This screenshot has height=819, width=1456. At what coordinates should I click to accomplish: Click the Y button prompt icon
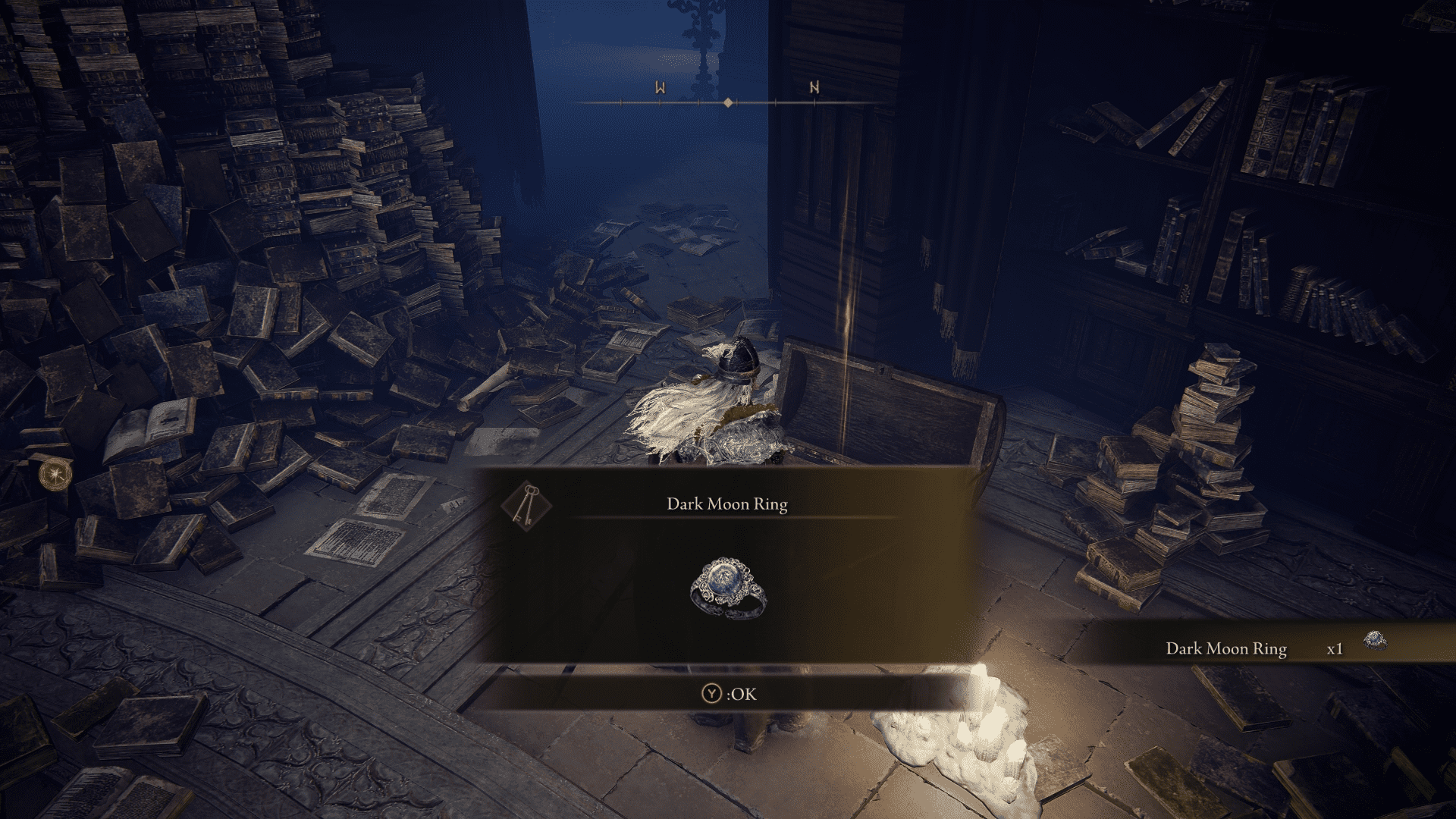click(x=711, y=693)
